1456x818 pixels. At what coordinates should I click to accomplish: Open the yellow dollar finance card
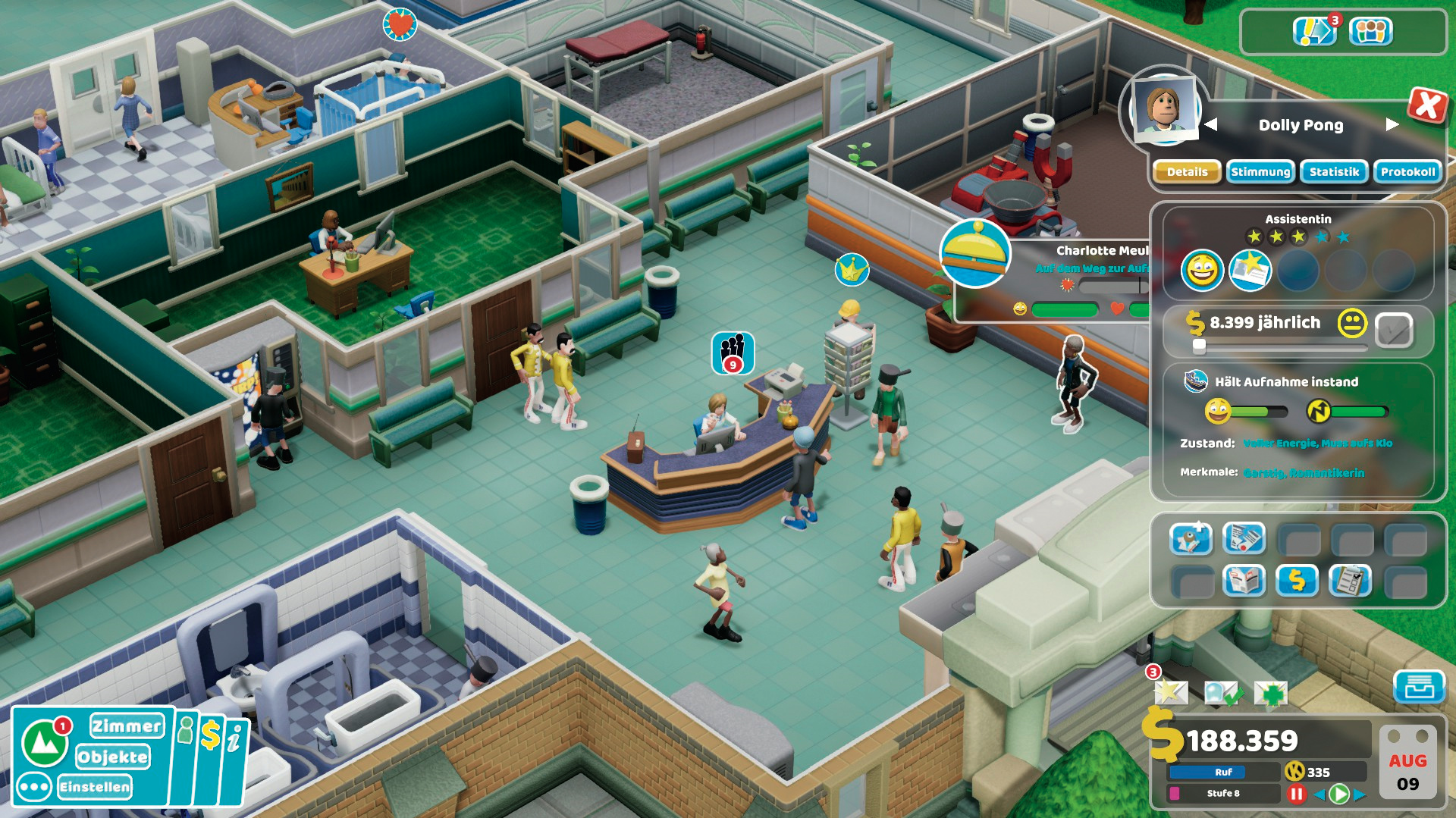(x=211, y=736)
